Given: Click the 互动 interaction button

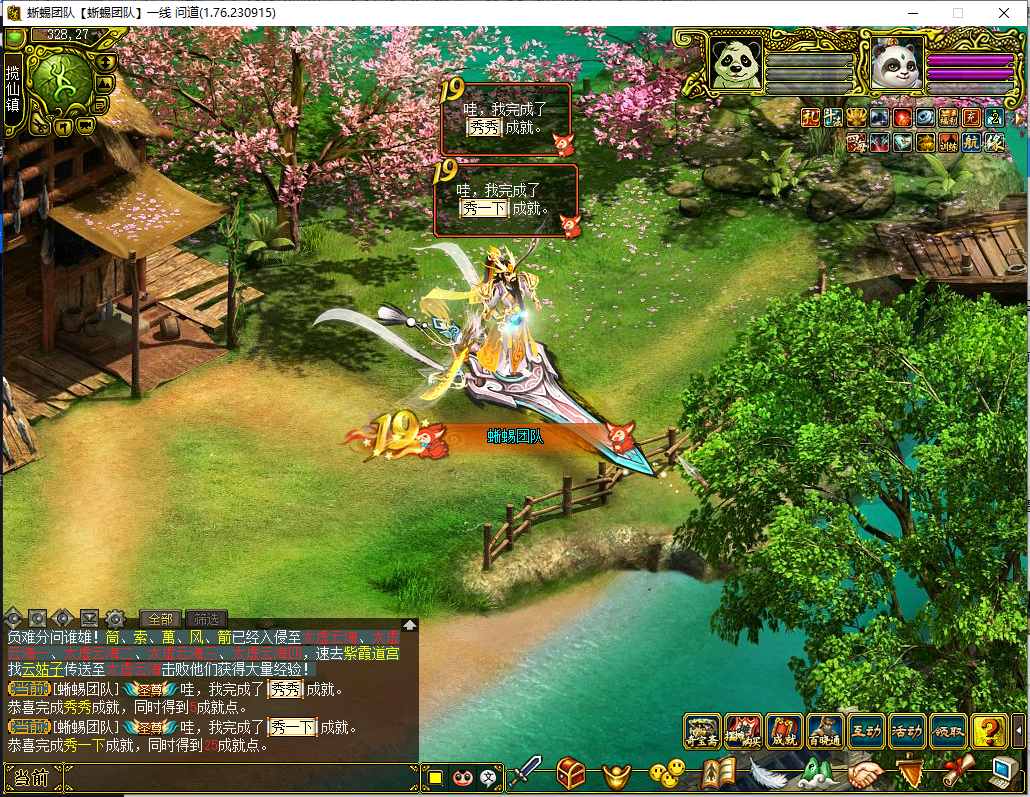Looking at the screenshot, I should (866, 733).
